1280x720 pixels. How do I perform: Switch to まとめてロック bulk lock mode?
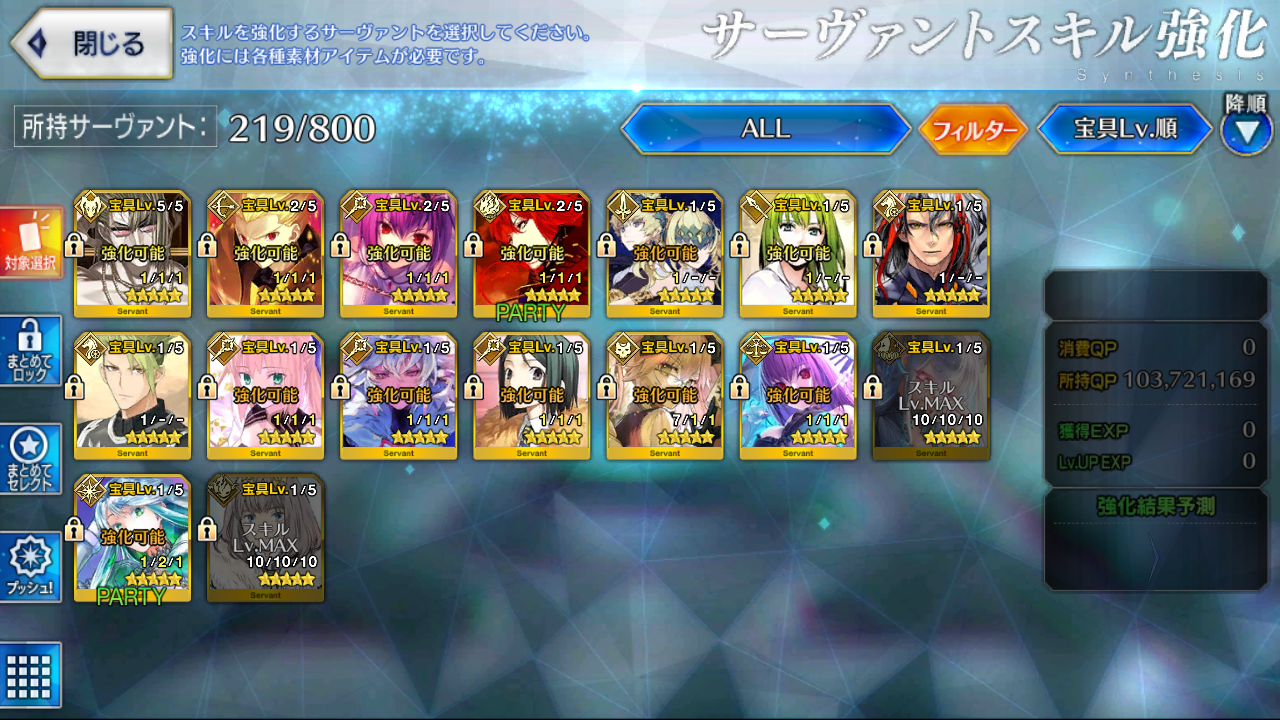pyautogui.click(x=31, y=350)
